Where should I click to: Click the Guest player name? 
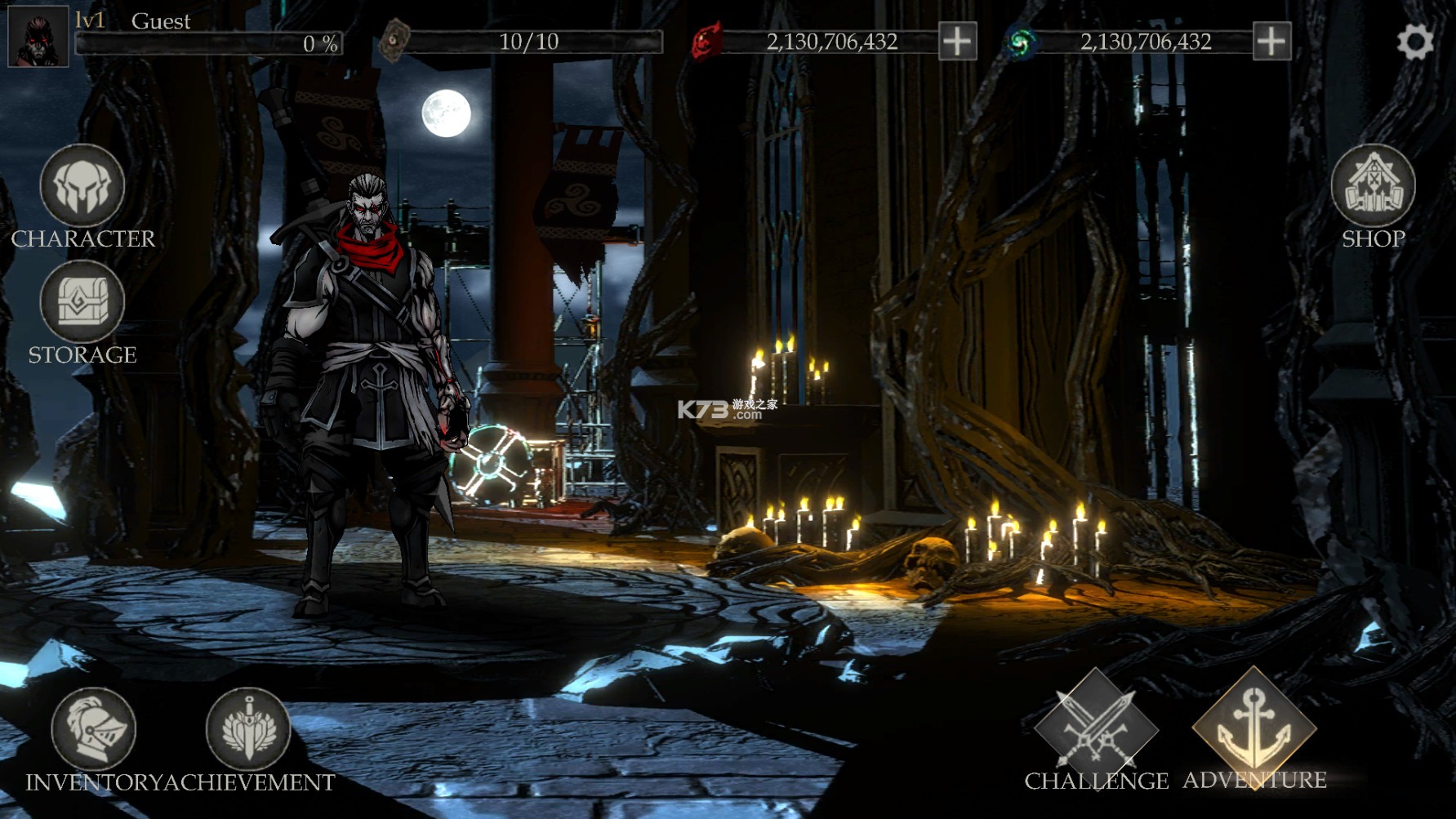[x=161, y=21]
